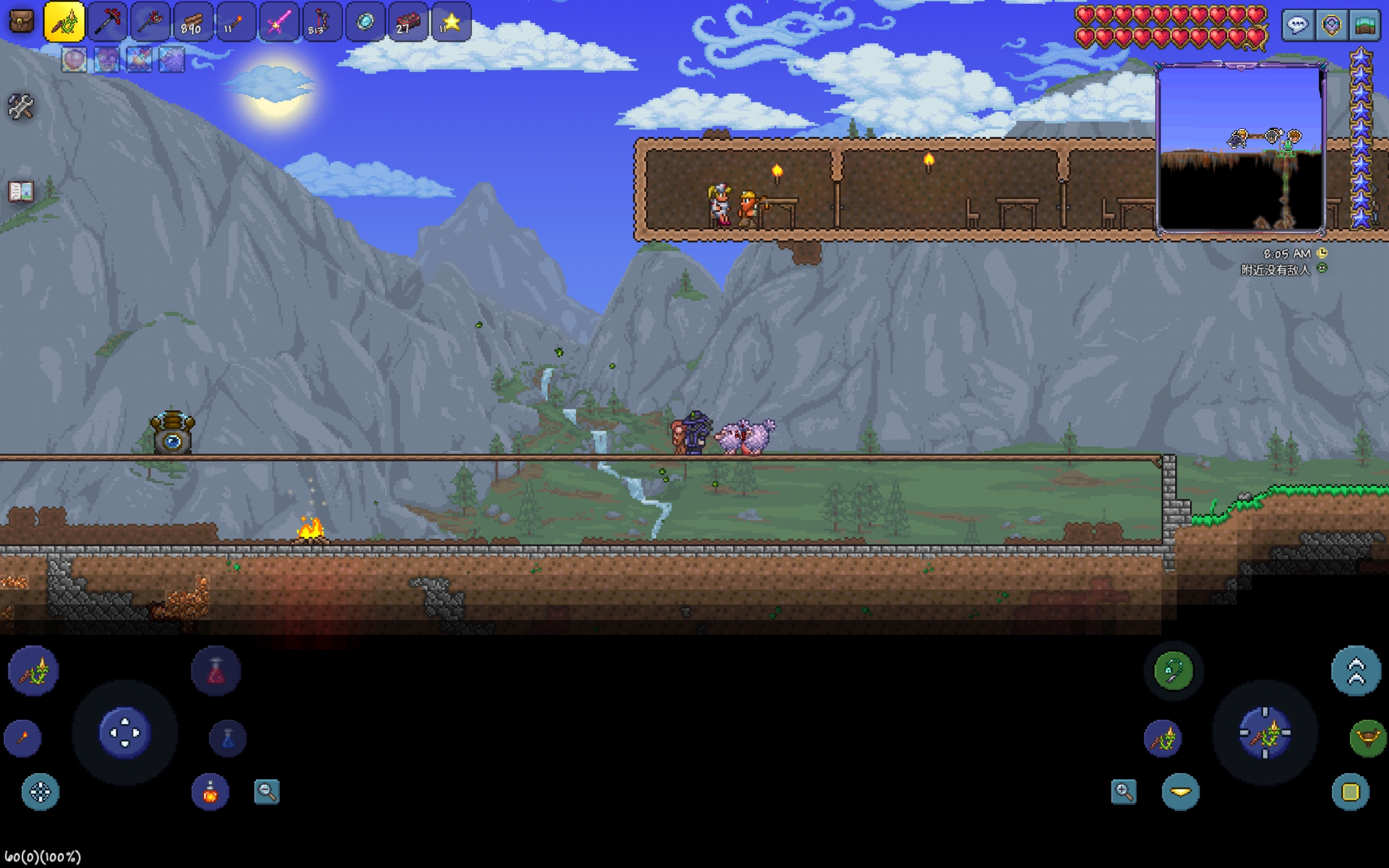
Task: Select the wood stack of 890
Action: [x=192, y=22]
